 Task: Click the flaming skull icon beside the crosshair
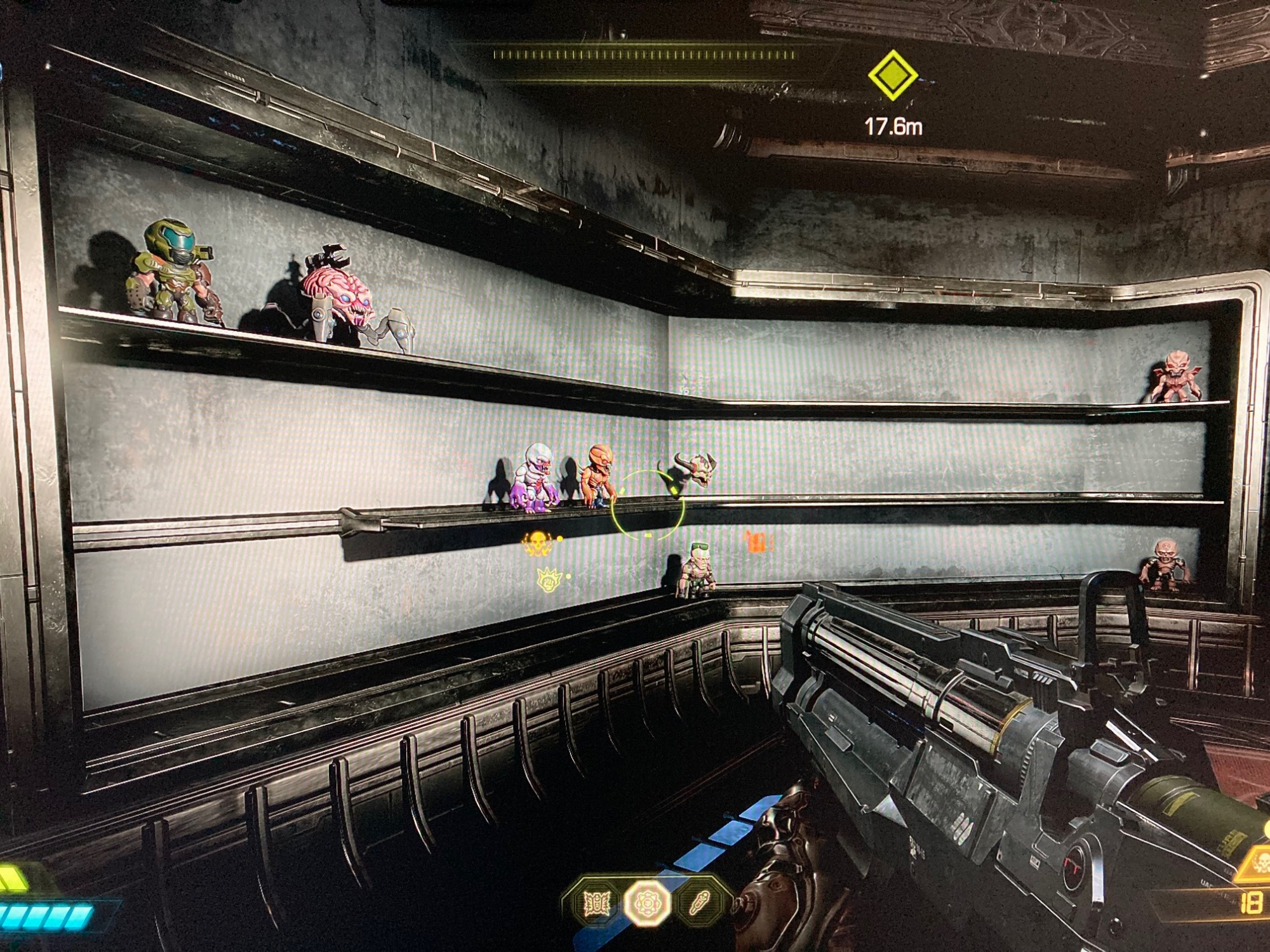[537, 543]
